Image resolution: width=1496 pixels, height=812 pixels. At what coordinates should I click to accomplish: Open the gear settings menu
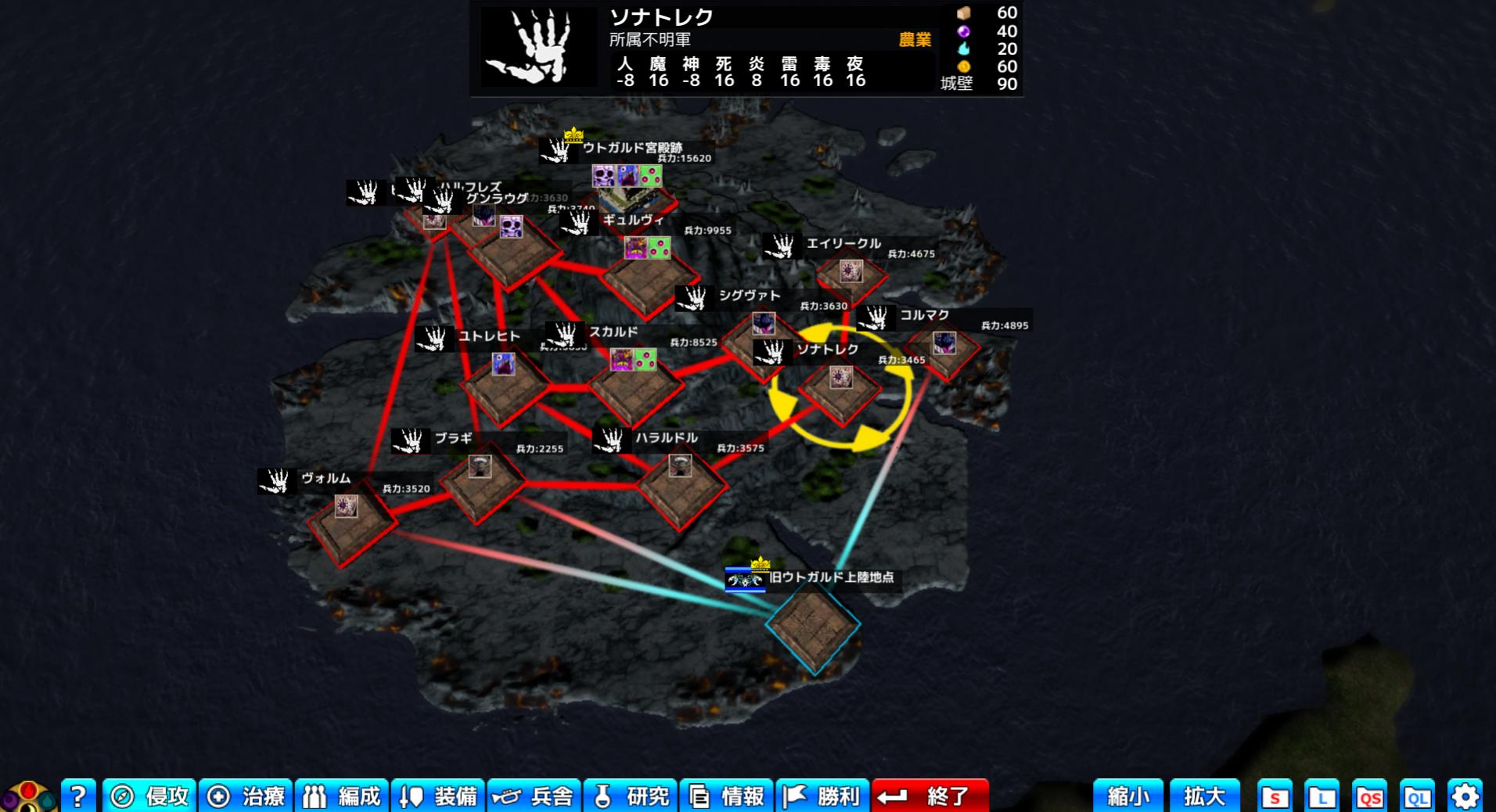1465,796
